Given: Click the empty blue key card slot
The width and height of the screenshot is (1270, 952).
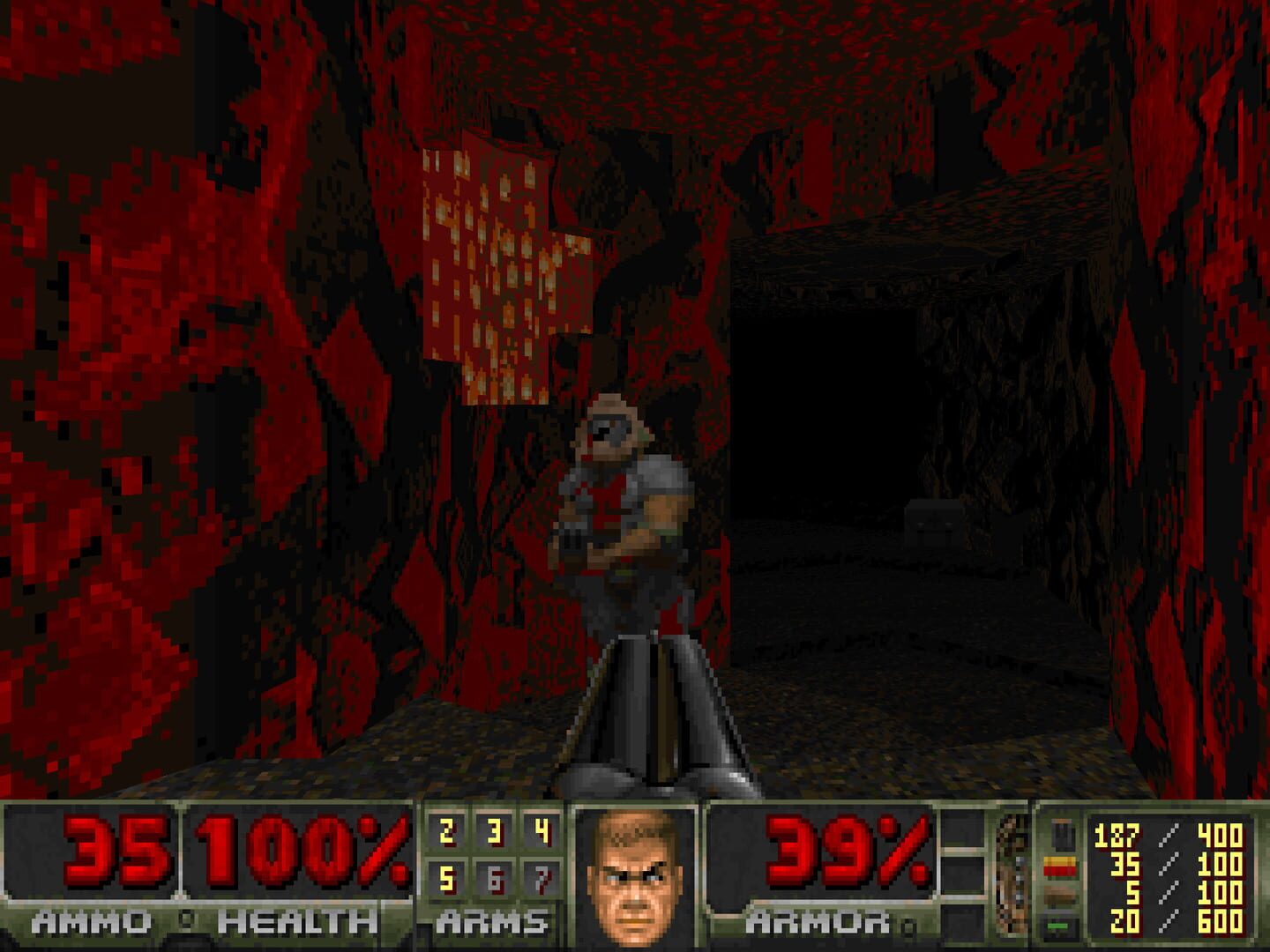Looking at the screenshot, I should click(x=961, y=829).
